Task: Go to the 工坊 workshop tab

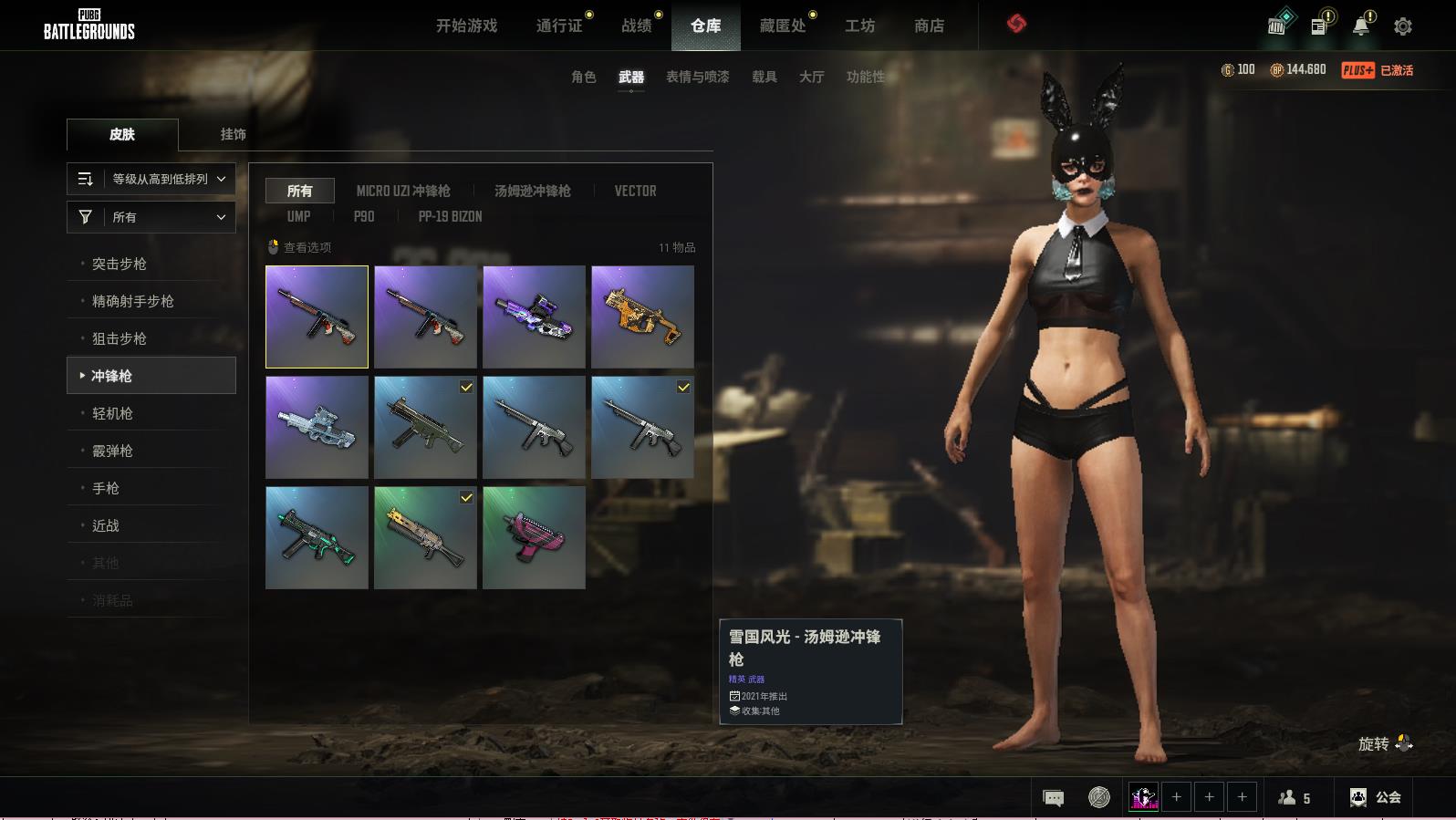Action: pyautogui.click(x=859, y=26)
